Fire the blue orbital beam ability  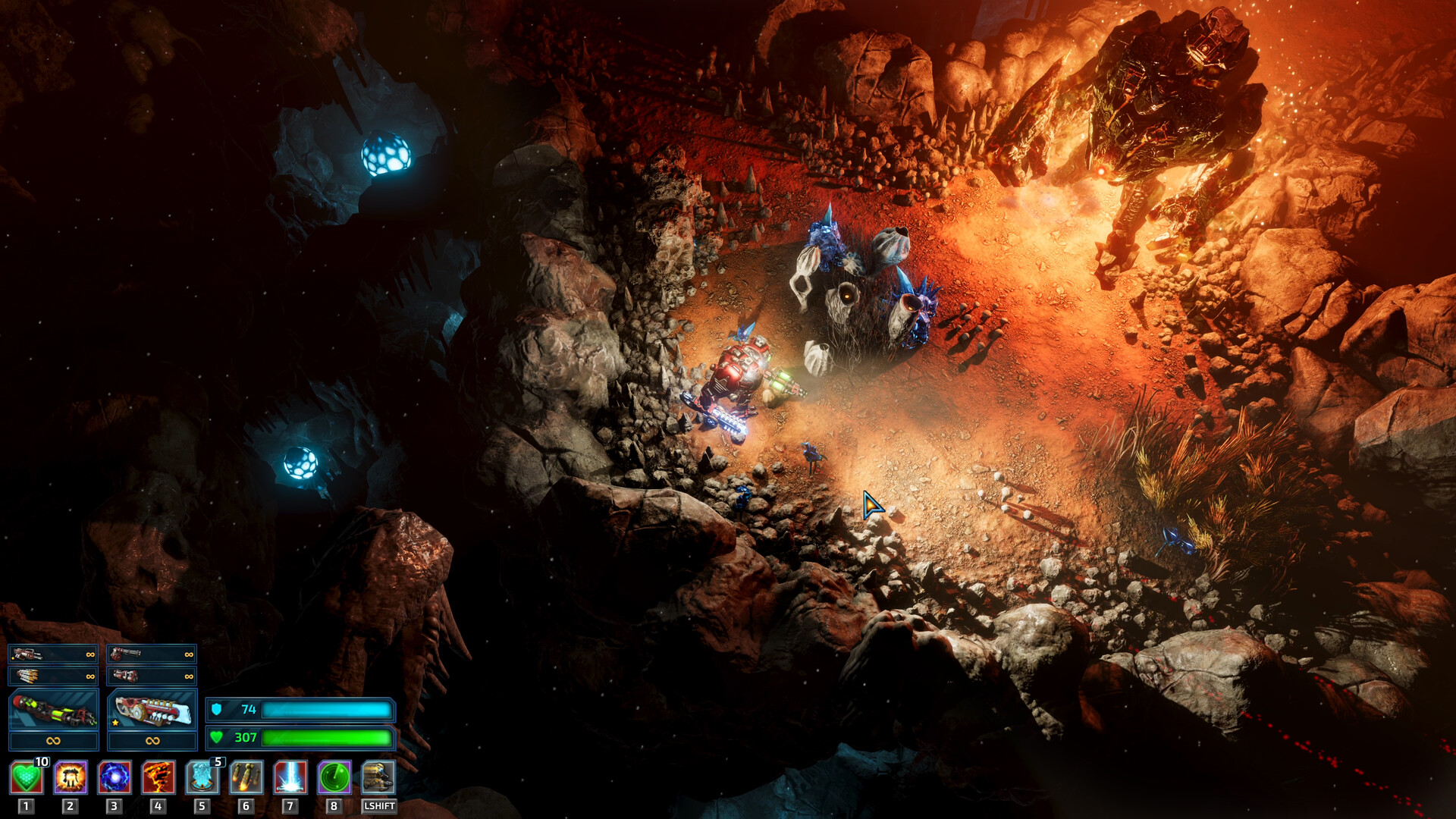[290, 777]
